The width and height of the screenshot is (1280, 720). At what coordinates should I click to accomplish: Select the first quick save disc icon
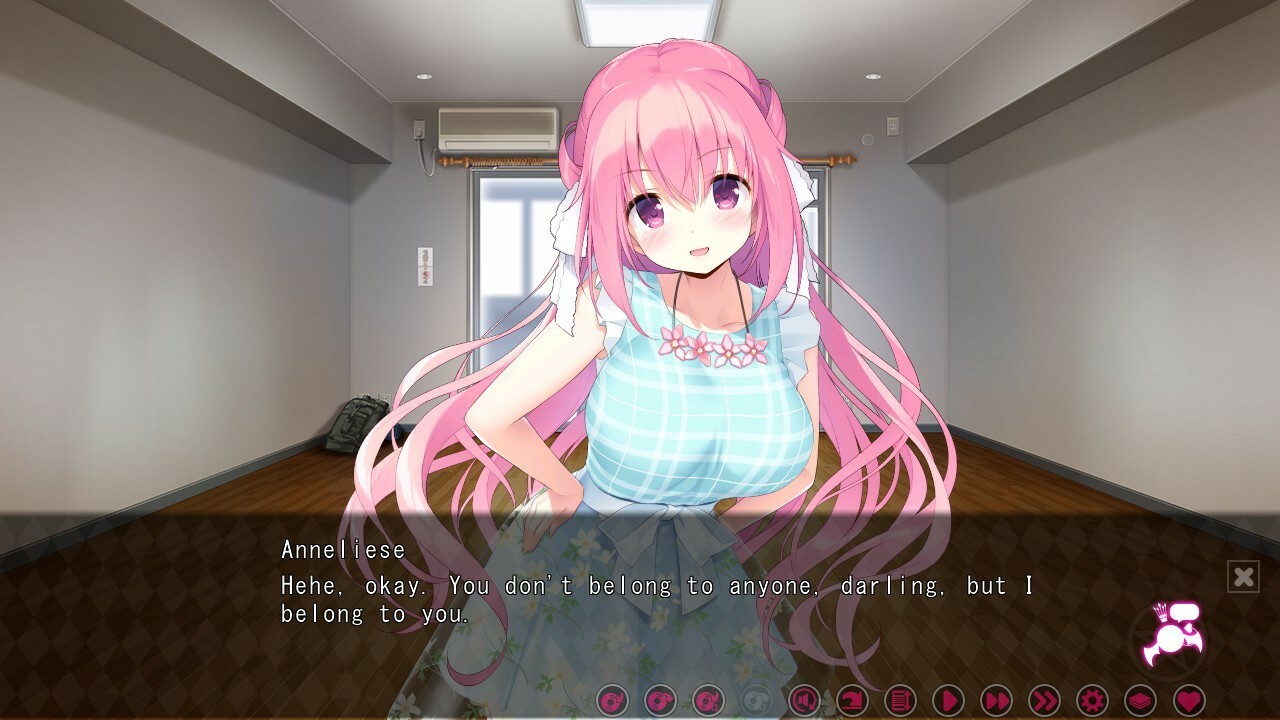point(614,701)
